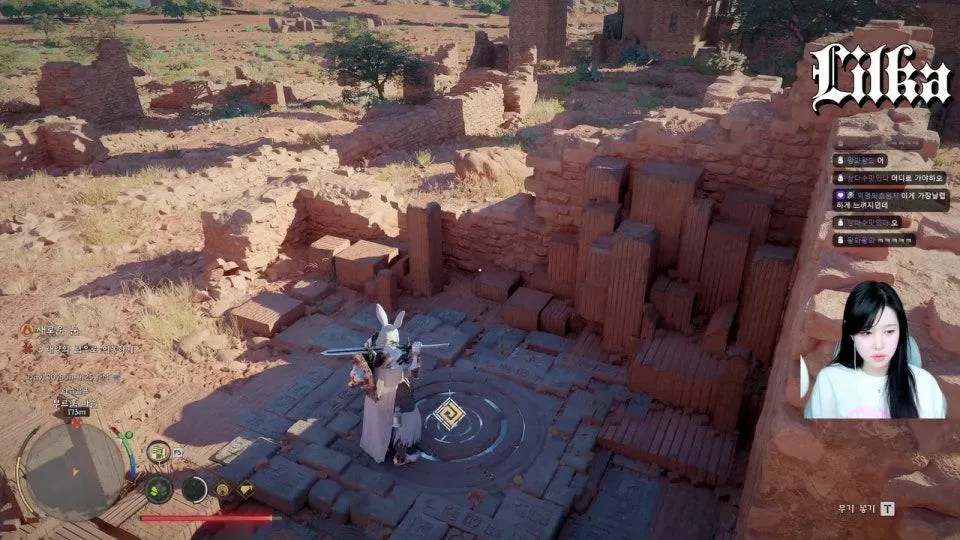
Task: Open the Lilka stream logo
Action: point(880,77)
